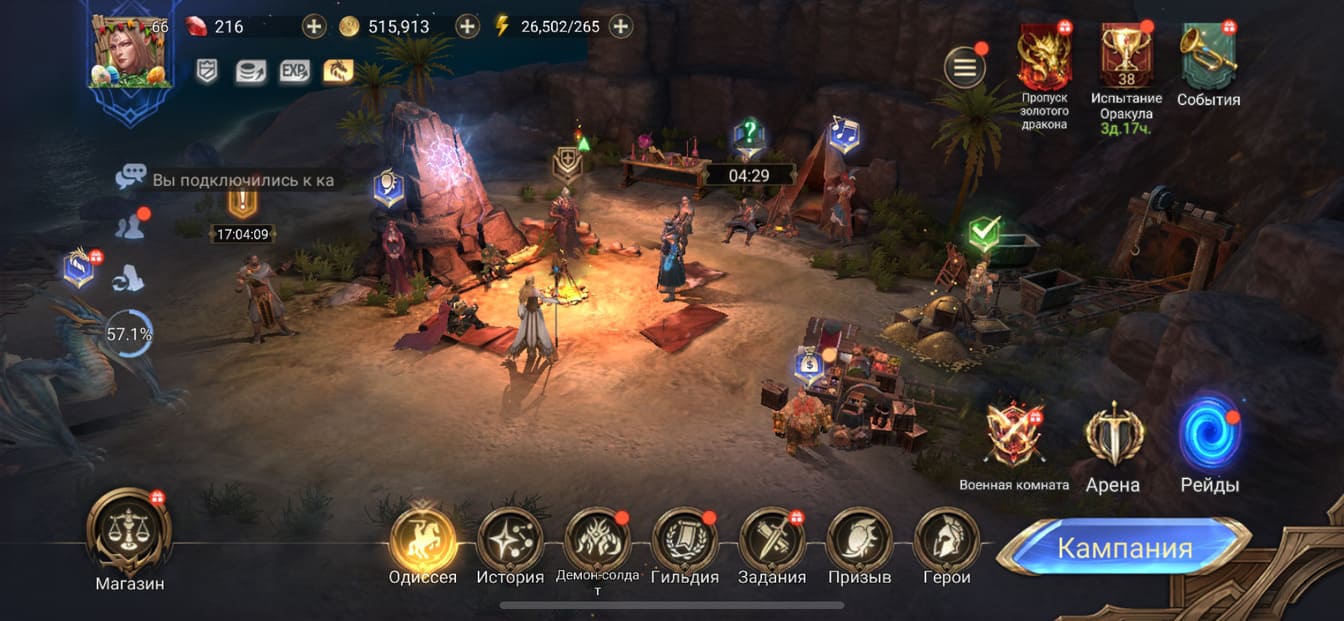This screenshot has height=621, width=1344.
Task: Add red gems with the plus button
Action: (x=314, y=26)
